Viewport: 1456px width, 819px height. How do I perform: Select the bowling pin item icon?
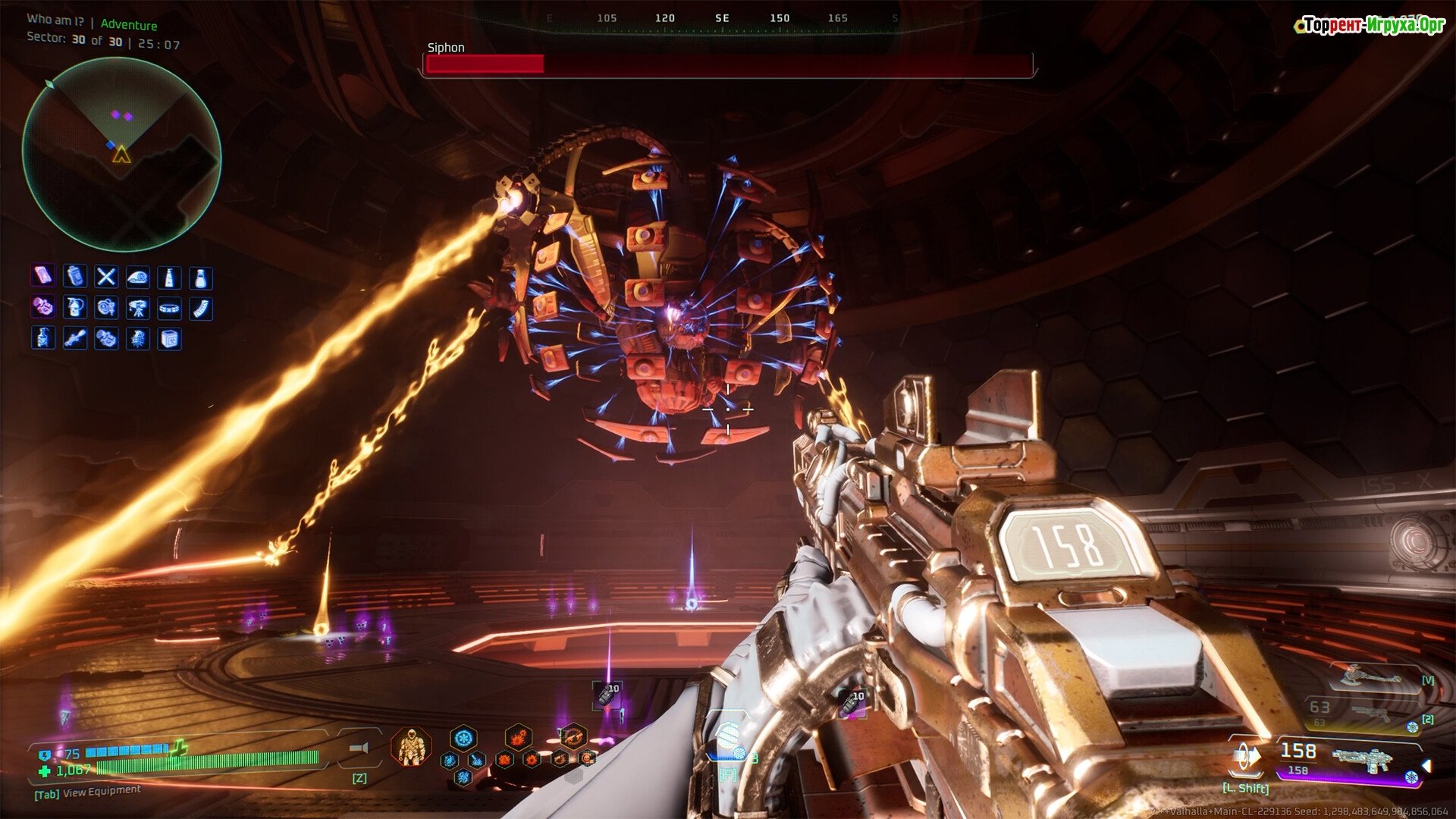[200, 278]
